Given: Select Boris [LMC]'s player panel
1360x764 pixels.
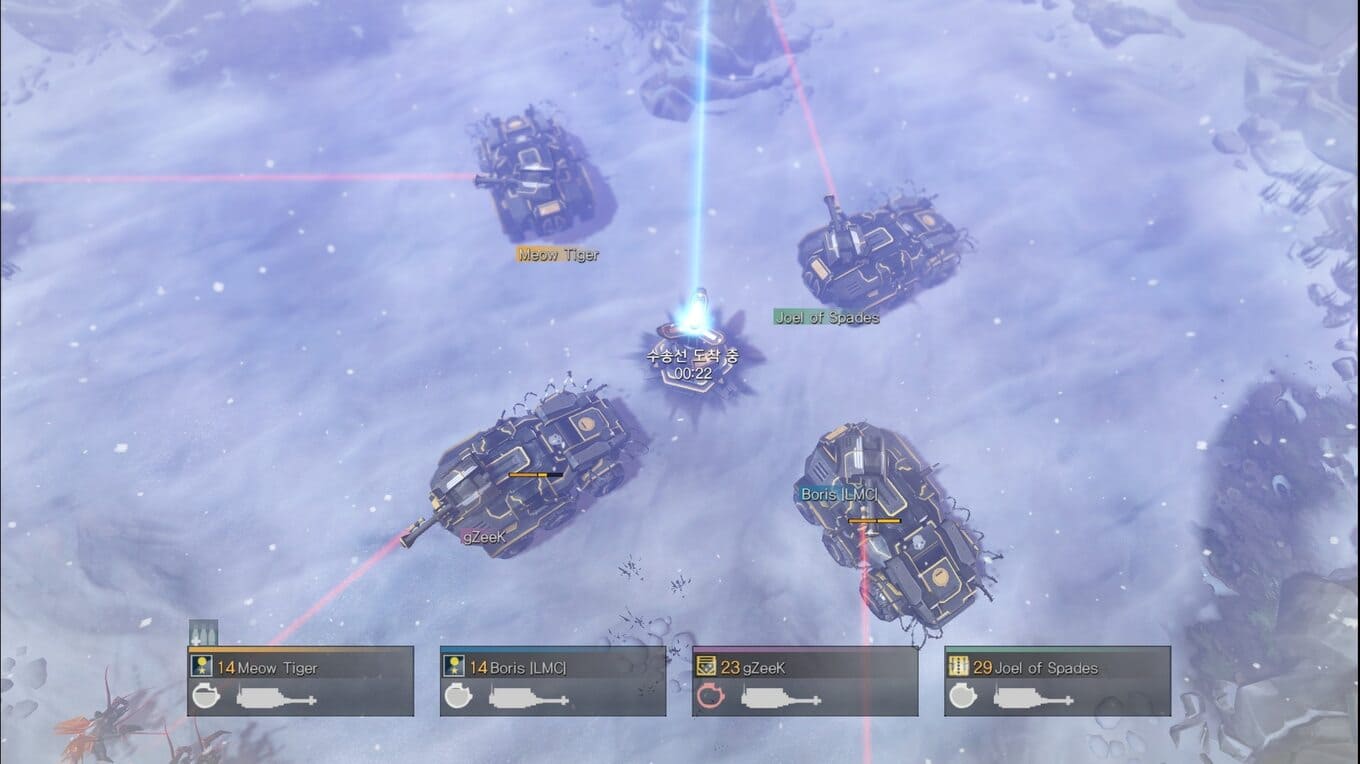Looking at the screenshot, I should (553, 681).
